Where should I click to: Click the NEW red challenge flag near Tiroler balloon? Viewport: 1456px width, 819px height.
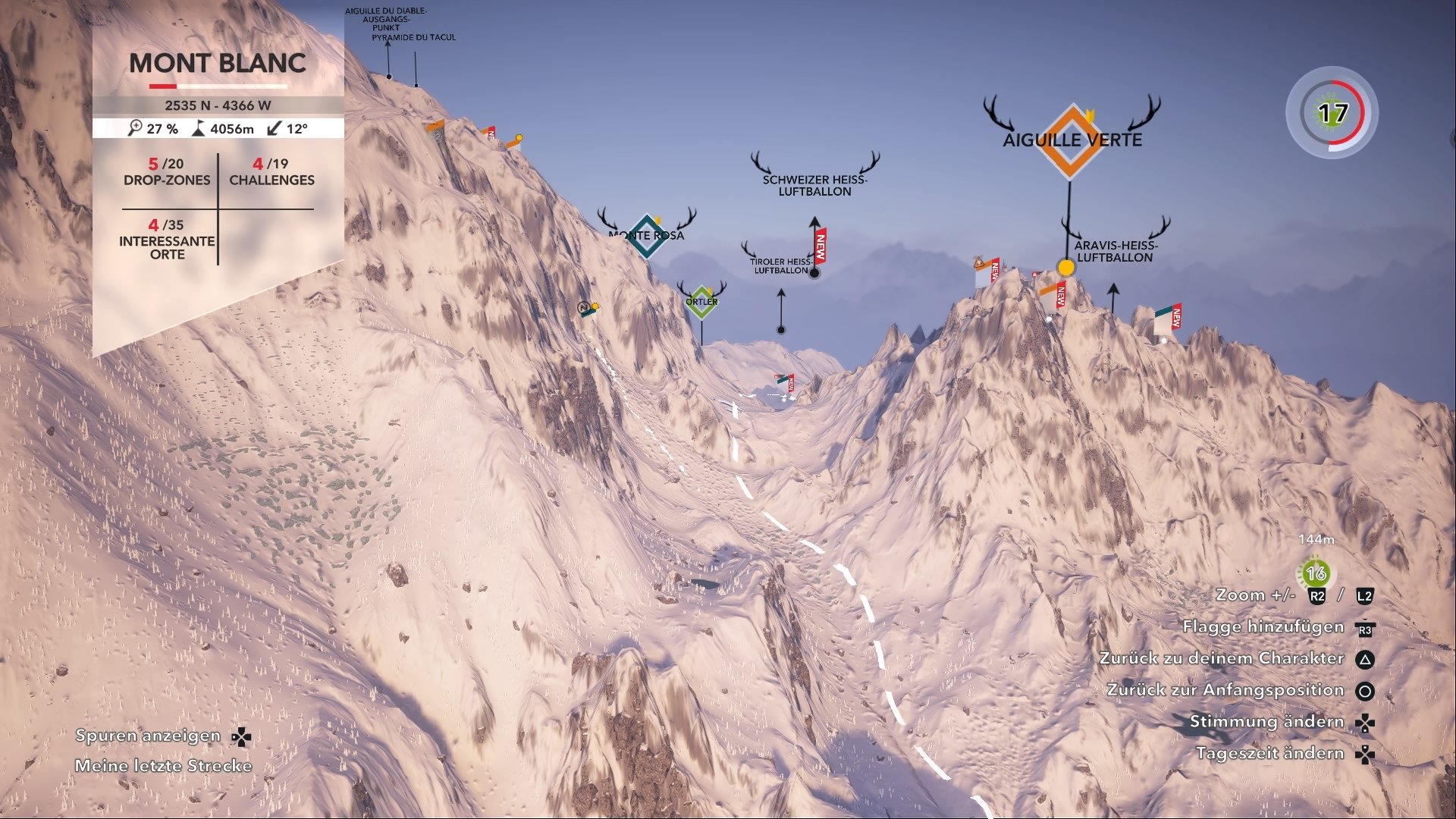pos(820,245)
